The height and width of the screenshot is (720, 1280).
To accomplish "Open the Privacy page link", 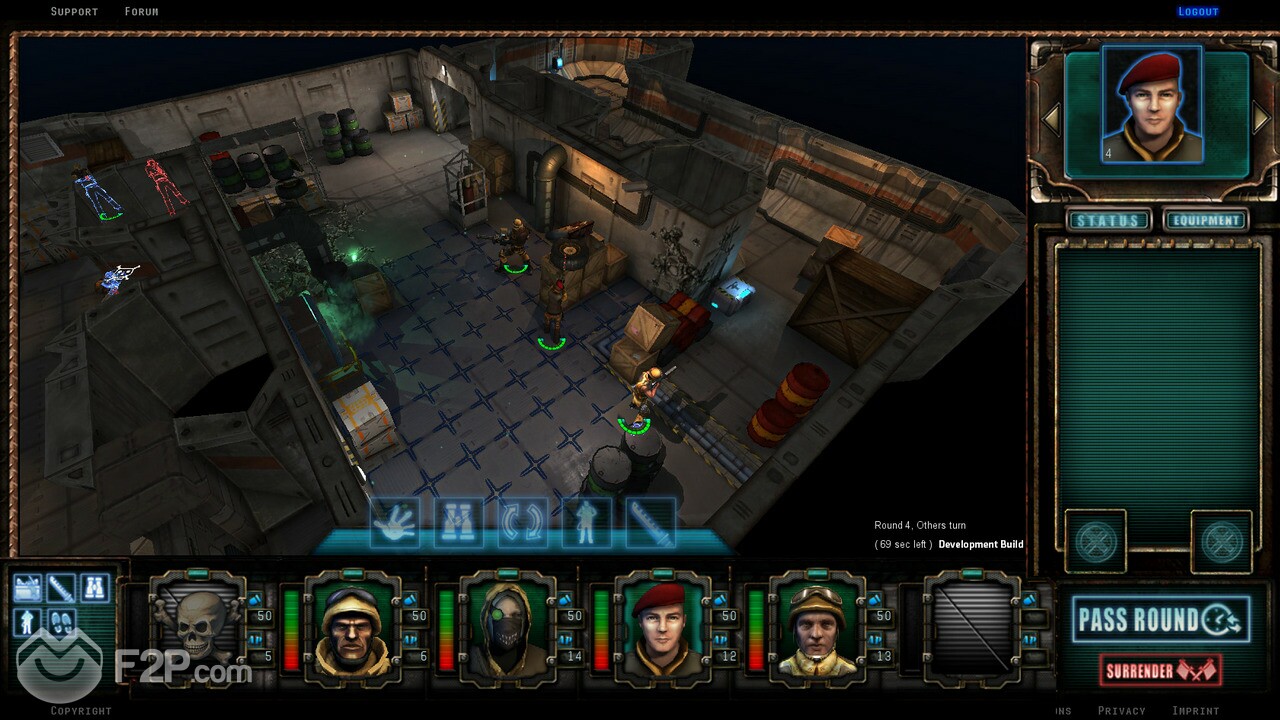I will pos(1121,711).
